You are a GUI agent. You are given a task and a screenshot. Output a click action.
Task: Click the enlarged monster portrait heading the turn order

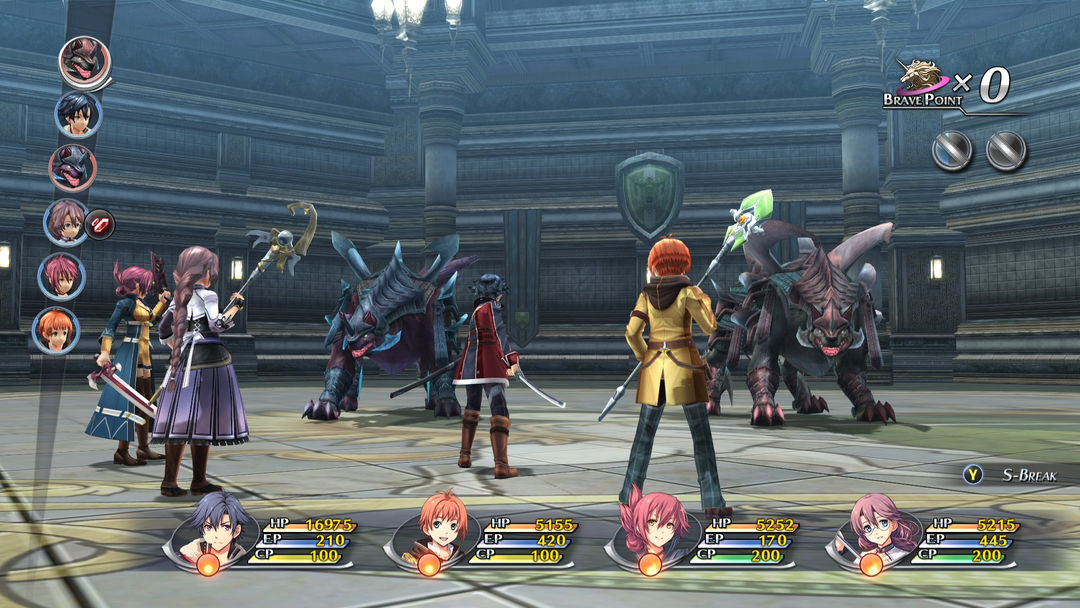(x=83, y=62)
